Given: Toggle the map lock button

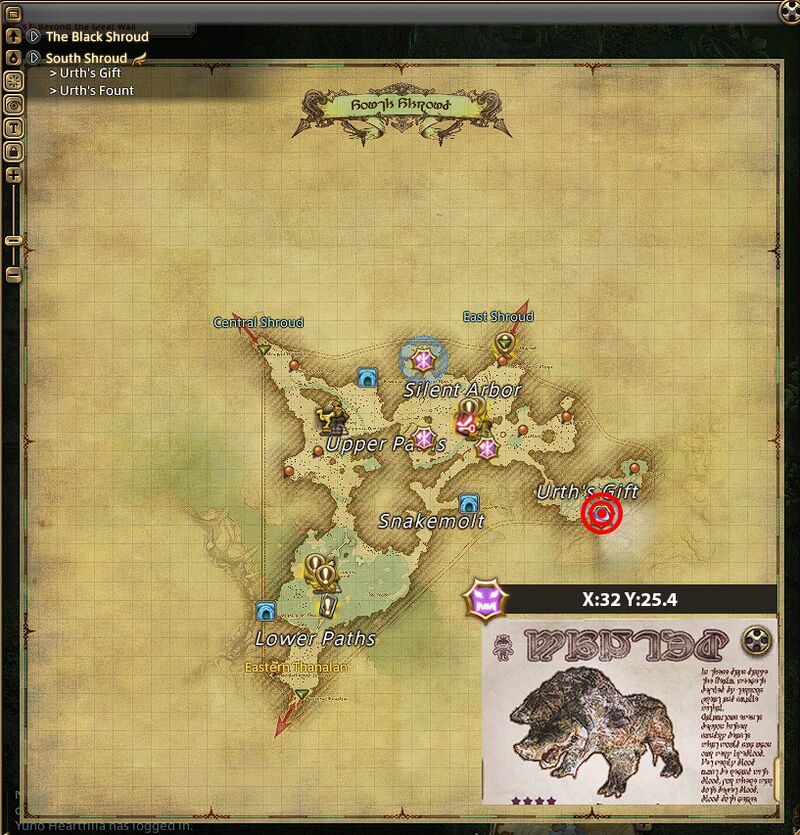Looking at the screenshot, I should (x=14, y=151).
